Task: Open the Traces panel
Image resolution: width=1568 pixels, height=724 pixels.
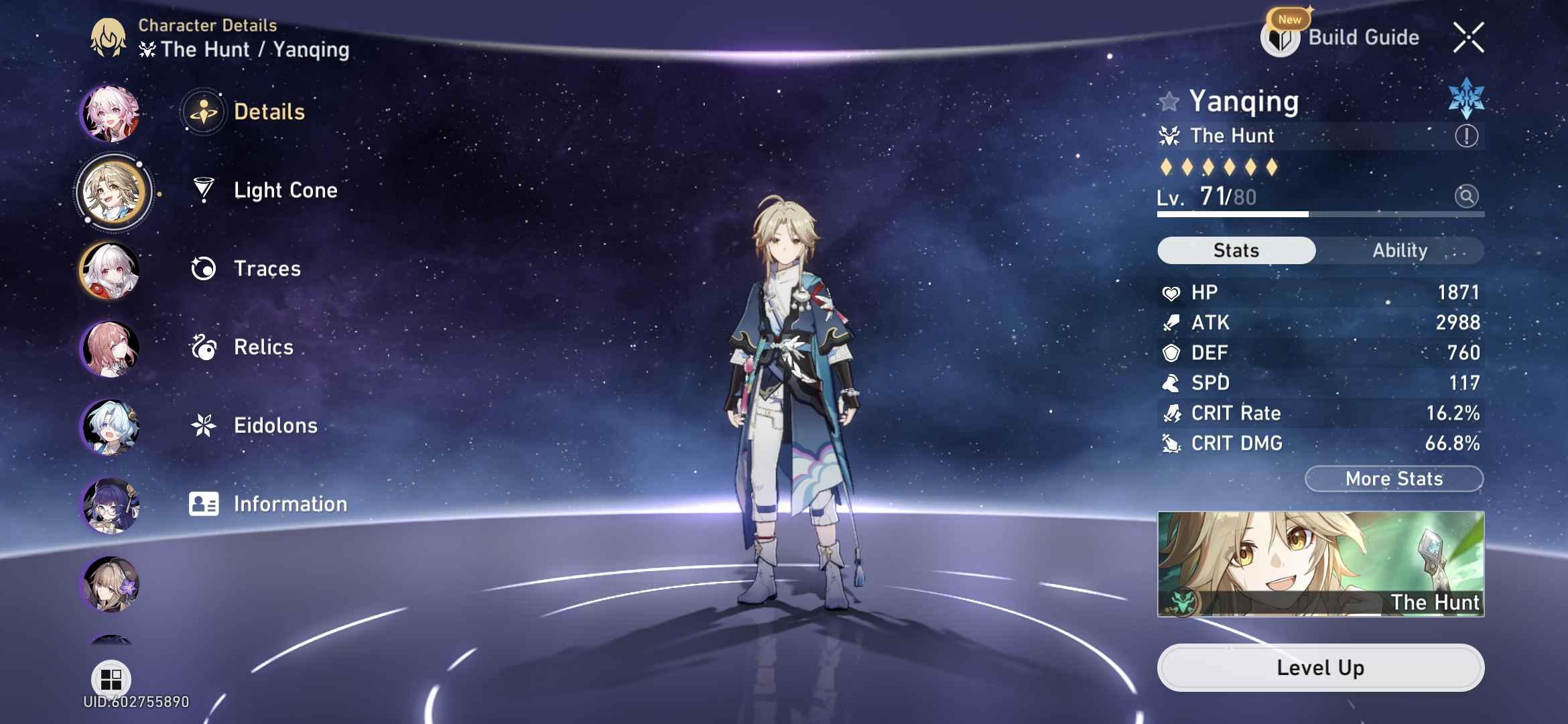Action: pos(267,269)
